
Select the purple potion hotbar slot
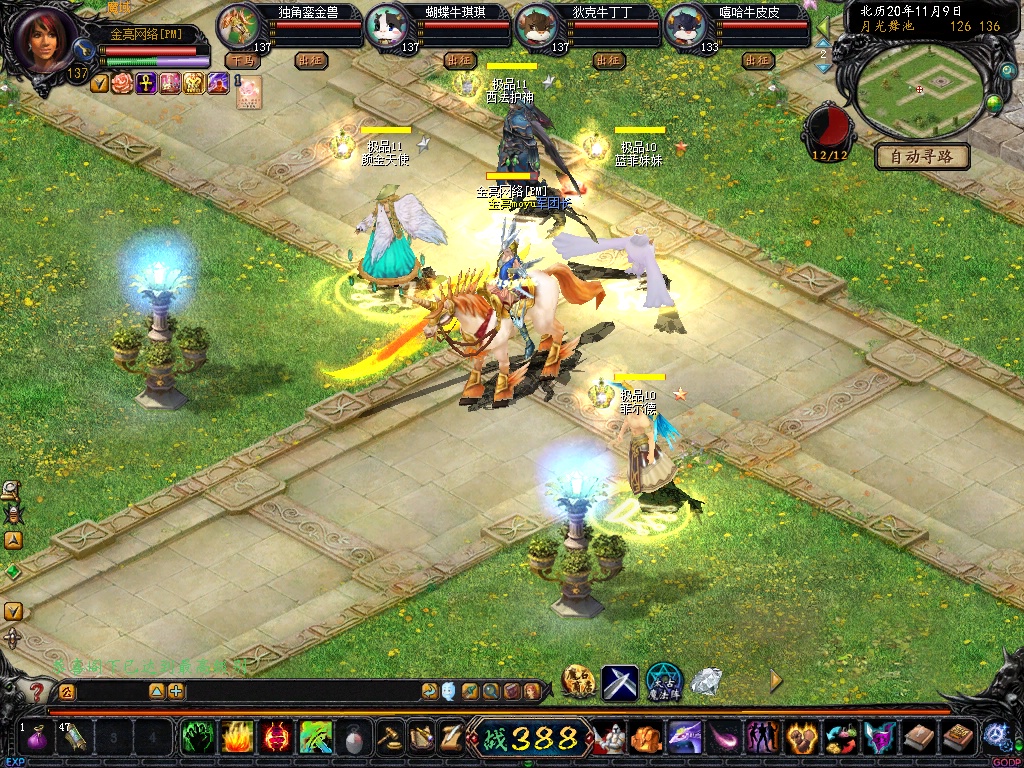pos(39,740)
